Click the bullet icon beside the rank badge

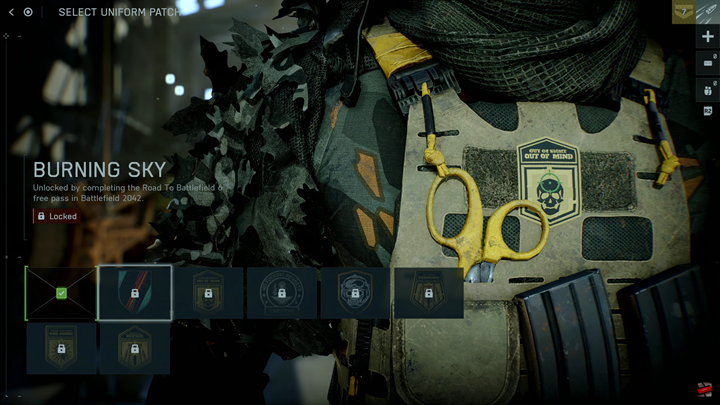click(708, 12)
